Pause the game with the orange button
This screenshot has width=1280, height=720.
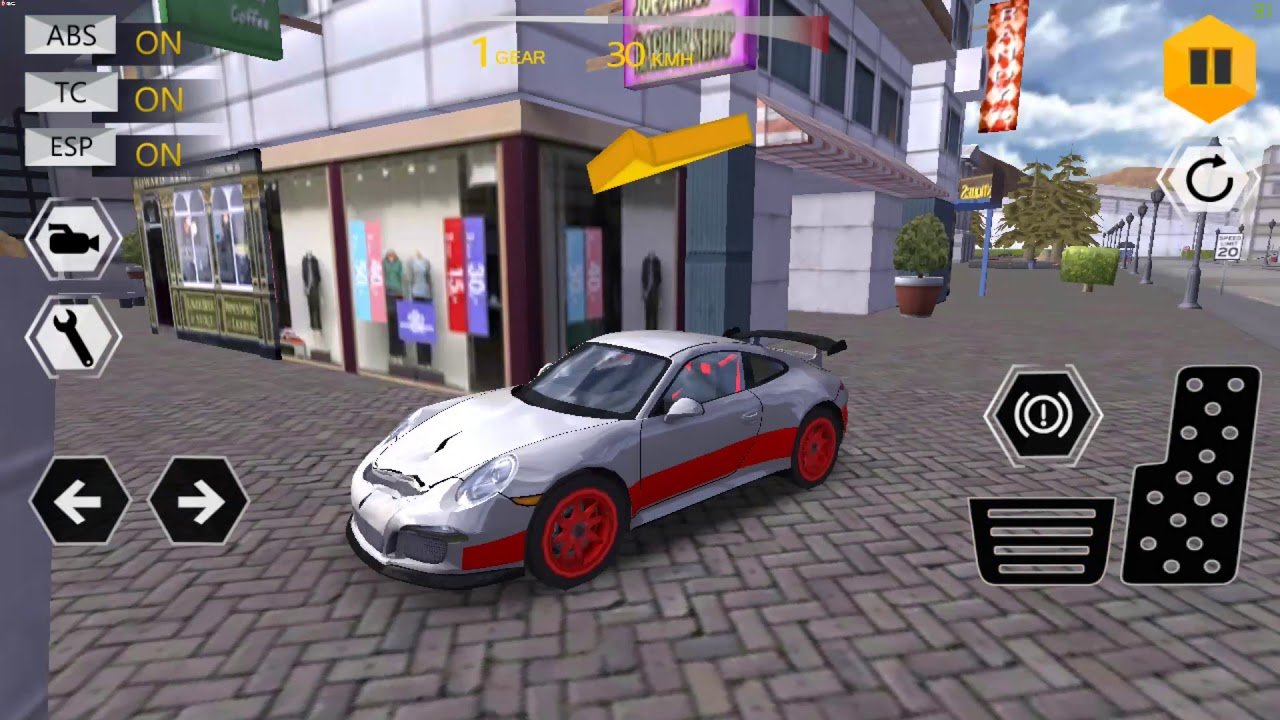pos(1209,68)
